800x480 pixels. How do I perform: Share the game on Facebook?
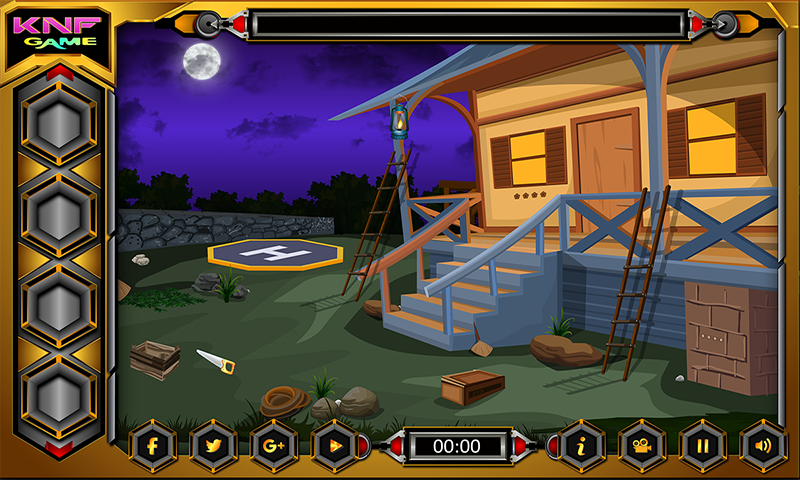coord(153,446)
